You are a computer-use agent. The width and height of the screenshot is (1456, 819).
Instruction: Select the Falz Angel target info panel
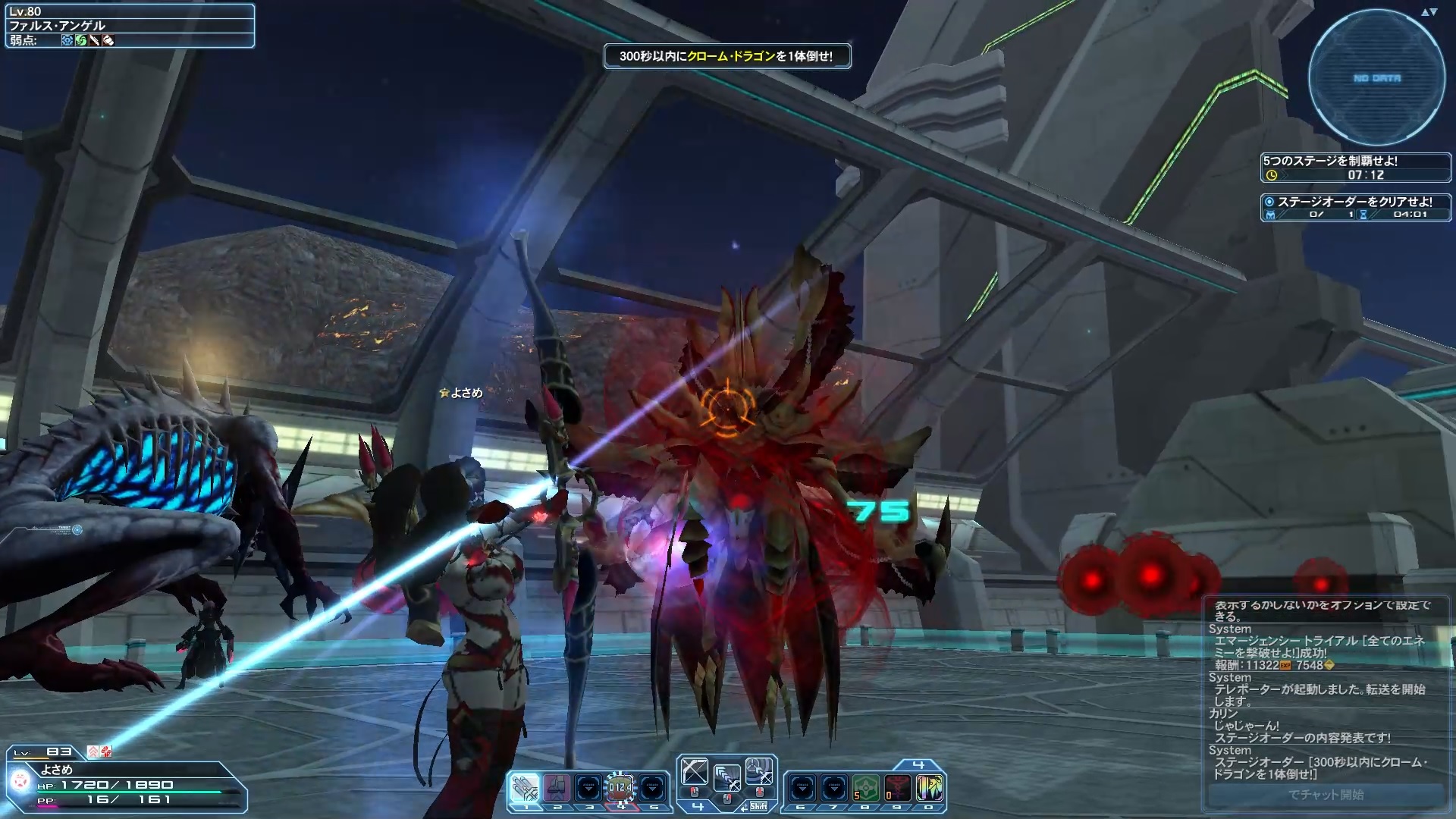pos(130,26)
